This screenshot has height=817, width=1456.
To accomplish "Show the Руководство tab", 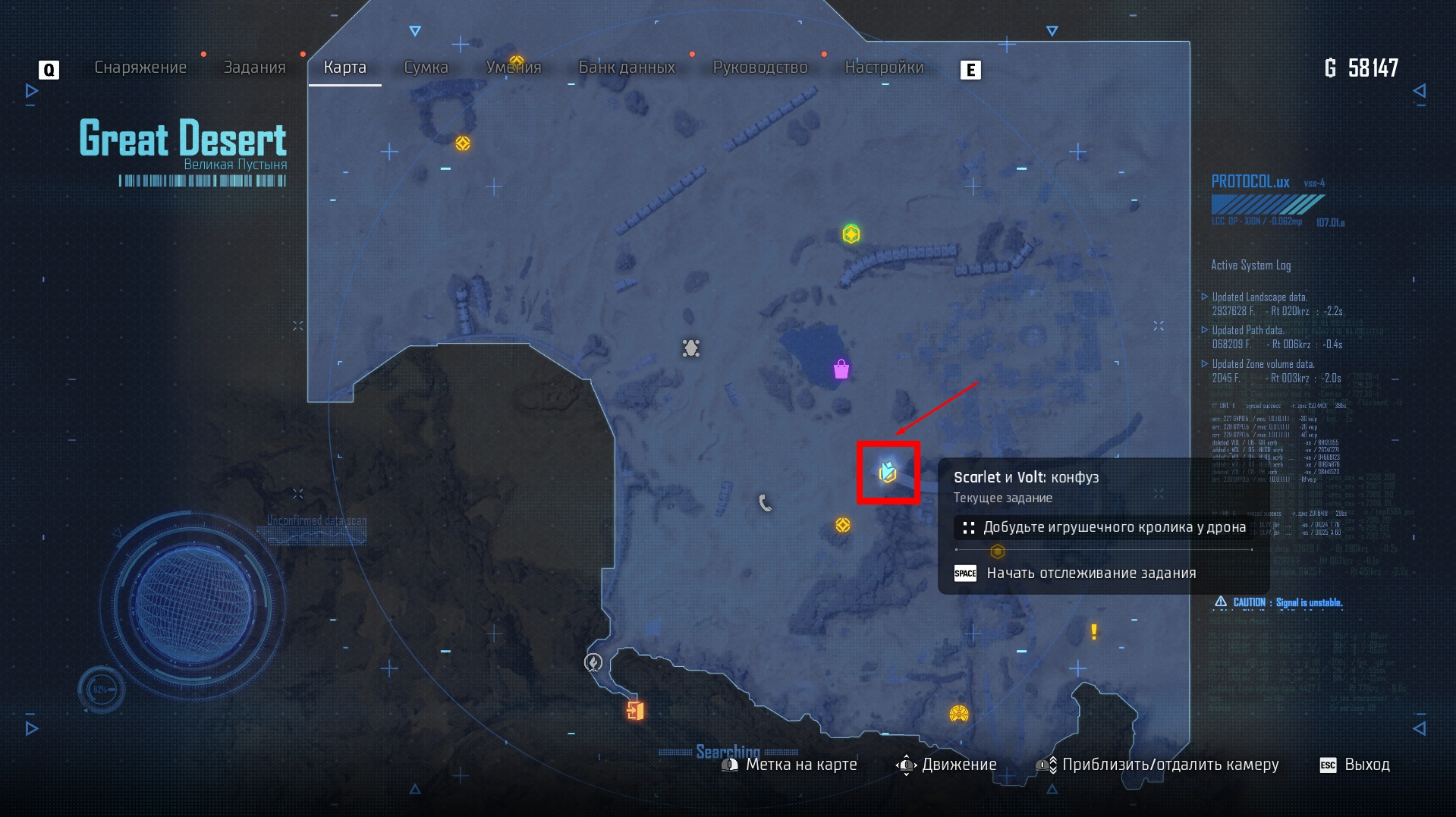I will 760,68.
